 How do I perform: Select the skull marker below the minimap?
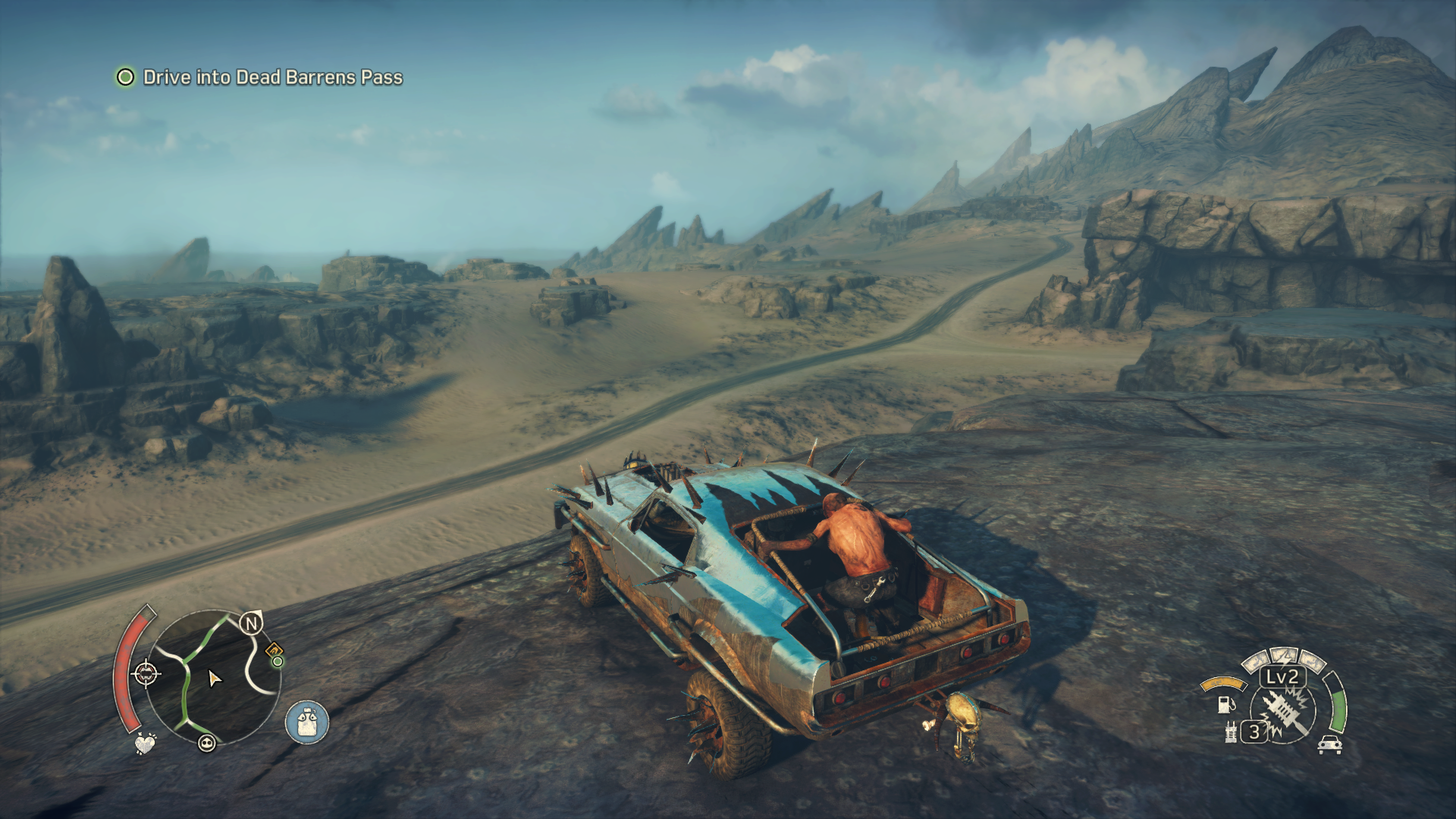(207, 743)
